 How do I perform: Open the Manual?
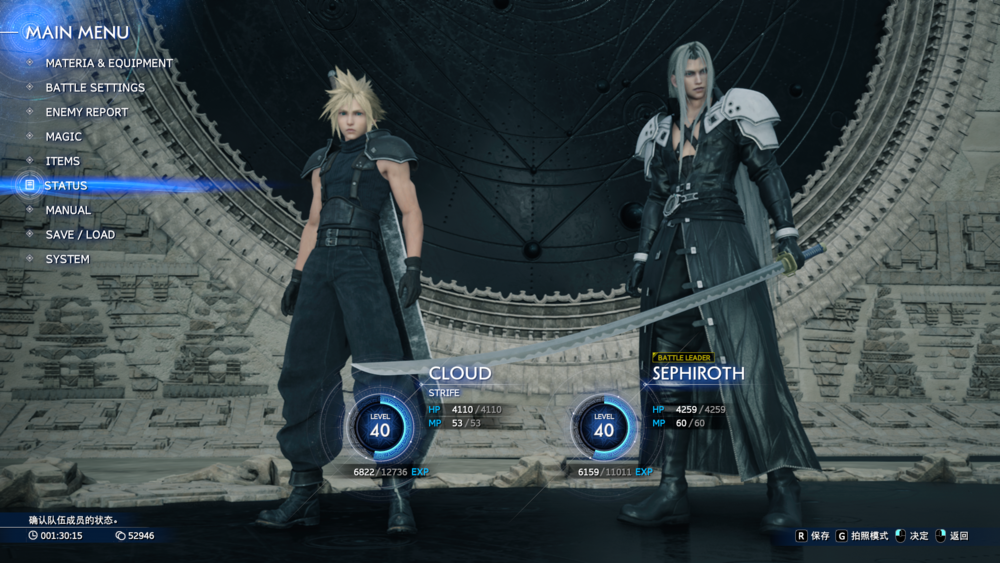click(68, 210)
